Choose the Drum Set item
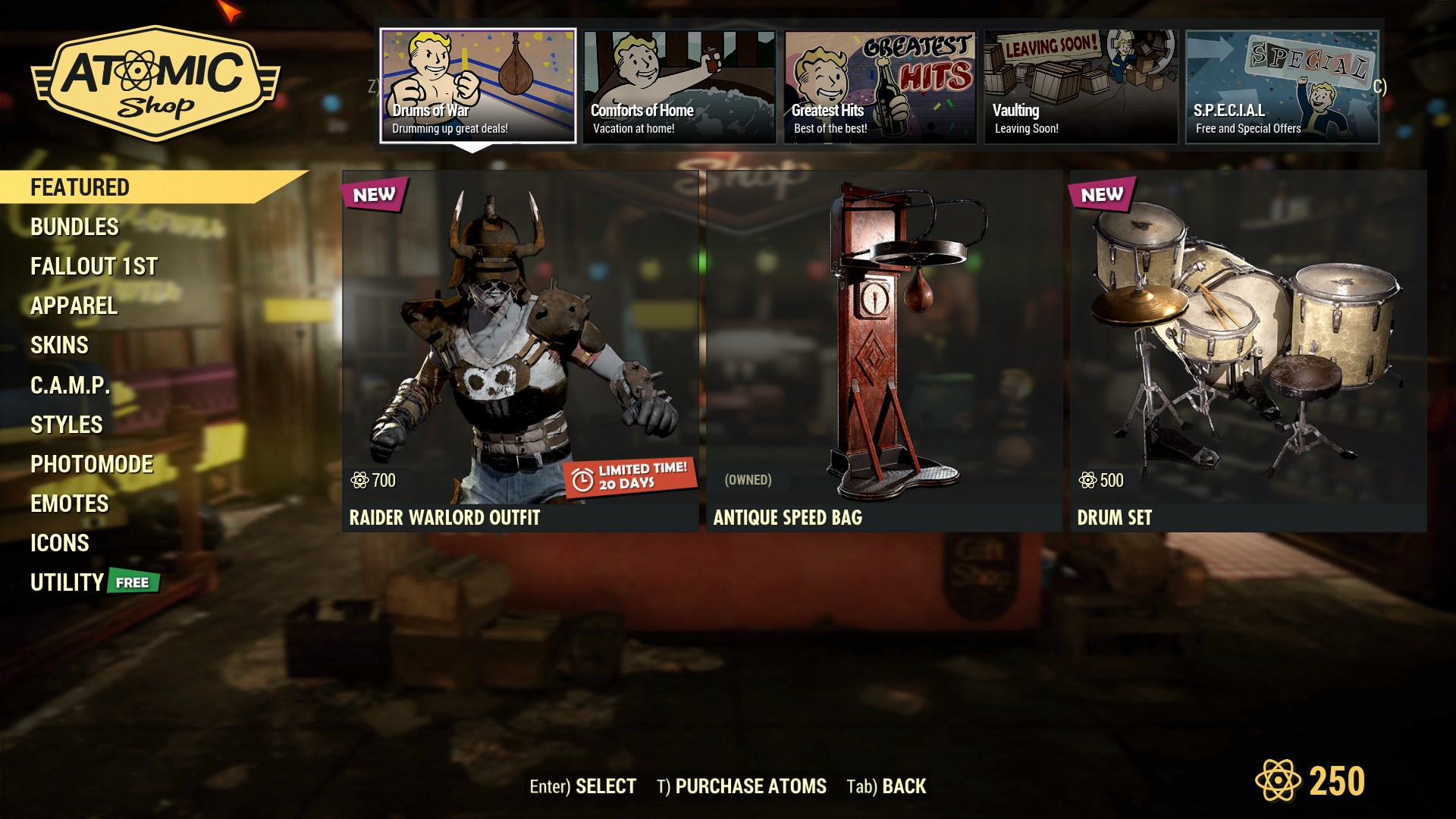The width and height of the screenshot is (1456, 819). (x=1248, y=350)
